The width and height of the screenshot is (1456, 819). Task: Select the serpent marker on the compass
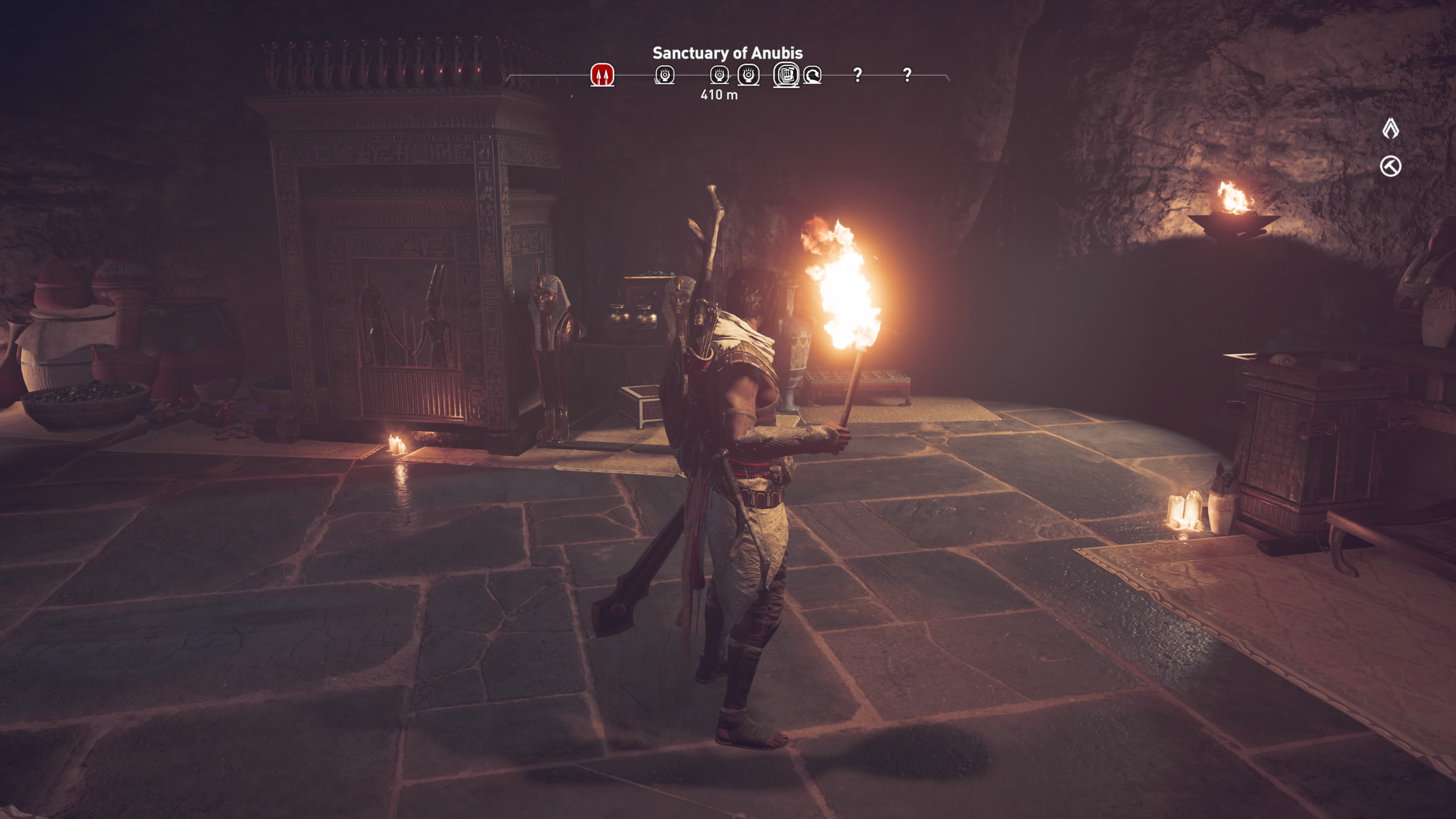pos(812,75)
